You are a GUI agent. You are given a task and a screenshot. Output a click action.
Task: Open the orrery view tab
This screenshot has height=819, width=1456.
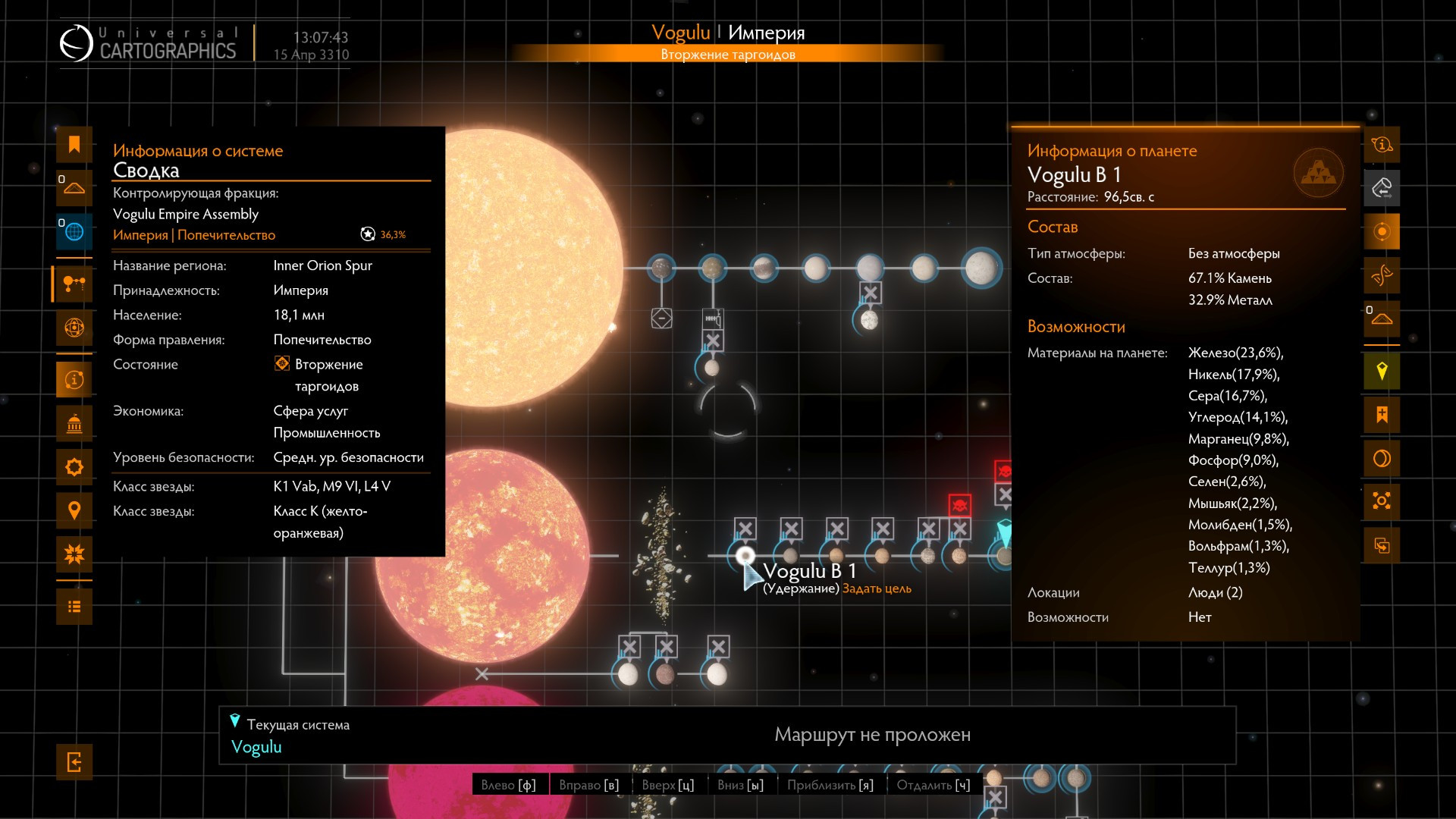click(74, 328)
